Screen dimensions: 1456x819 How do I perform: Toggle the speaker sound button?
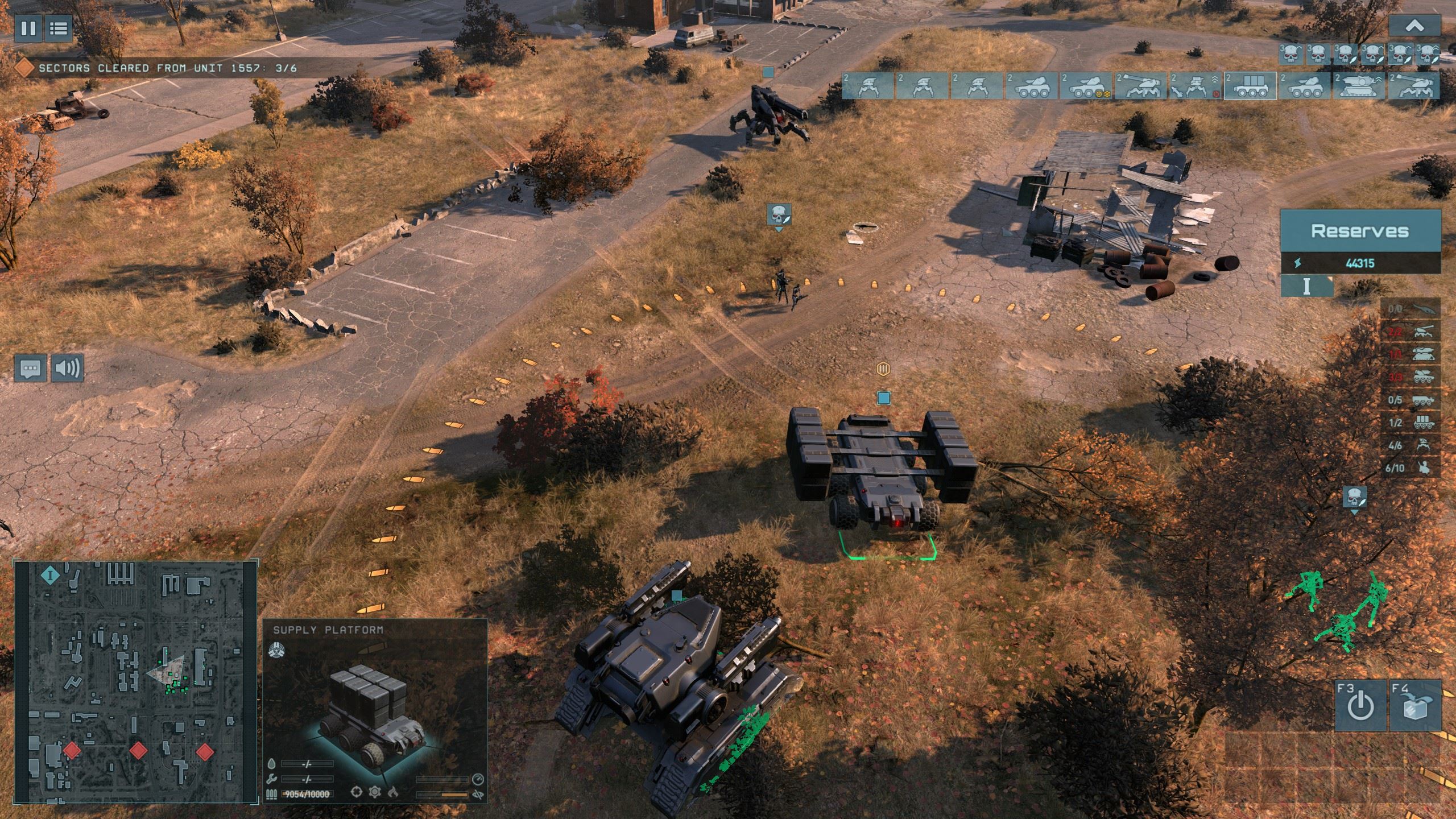(x=68, y=368)
